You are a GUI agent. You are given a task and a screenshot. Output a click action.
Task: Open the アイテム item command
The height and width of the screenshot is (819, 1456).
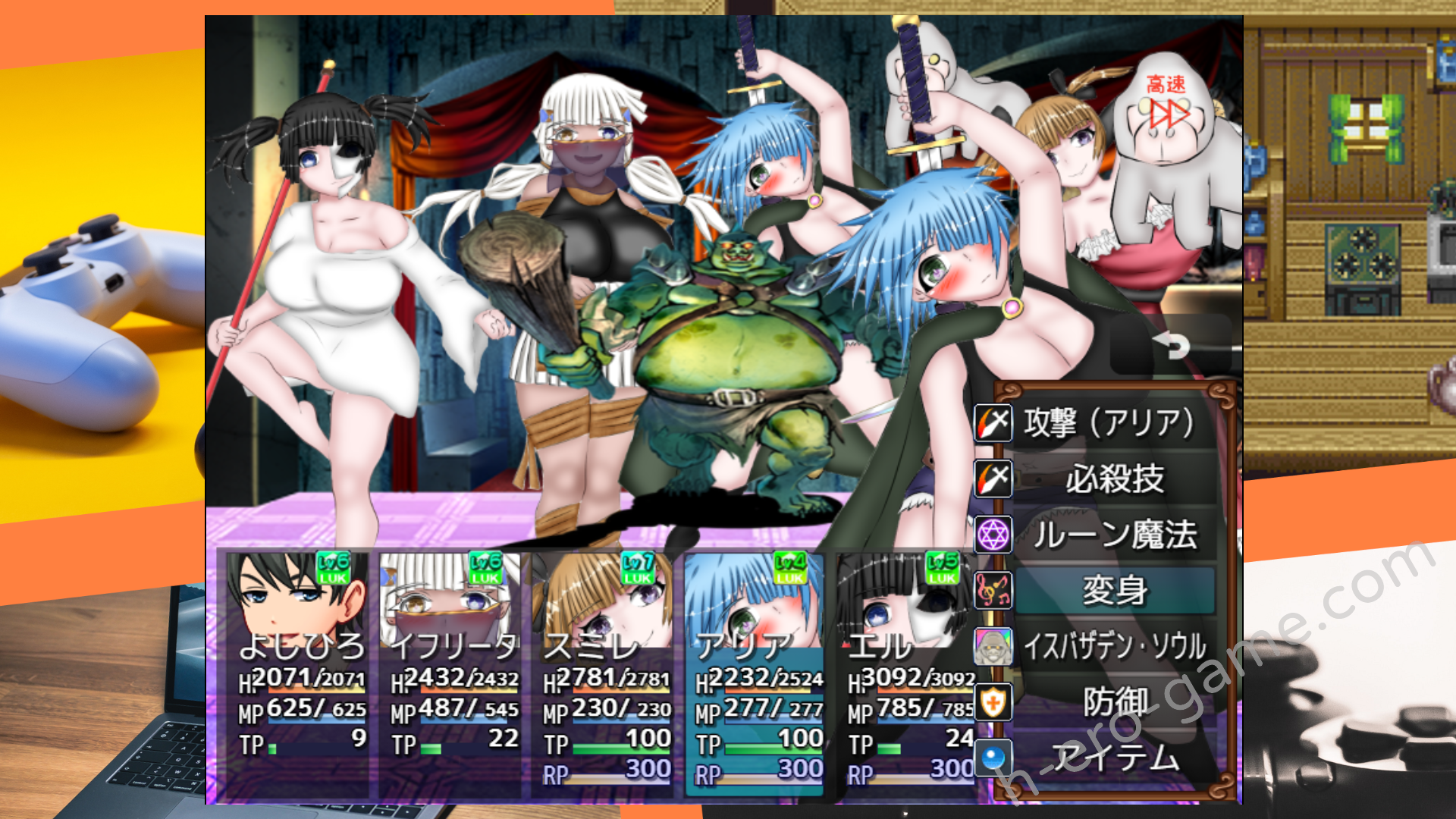tap(1115, 758)
